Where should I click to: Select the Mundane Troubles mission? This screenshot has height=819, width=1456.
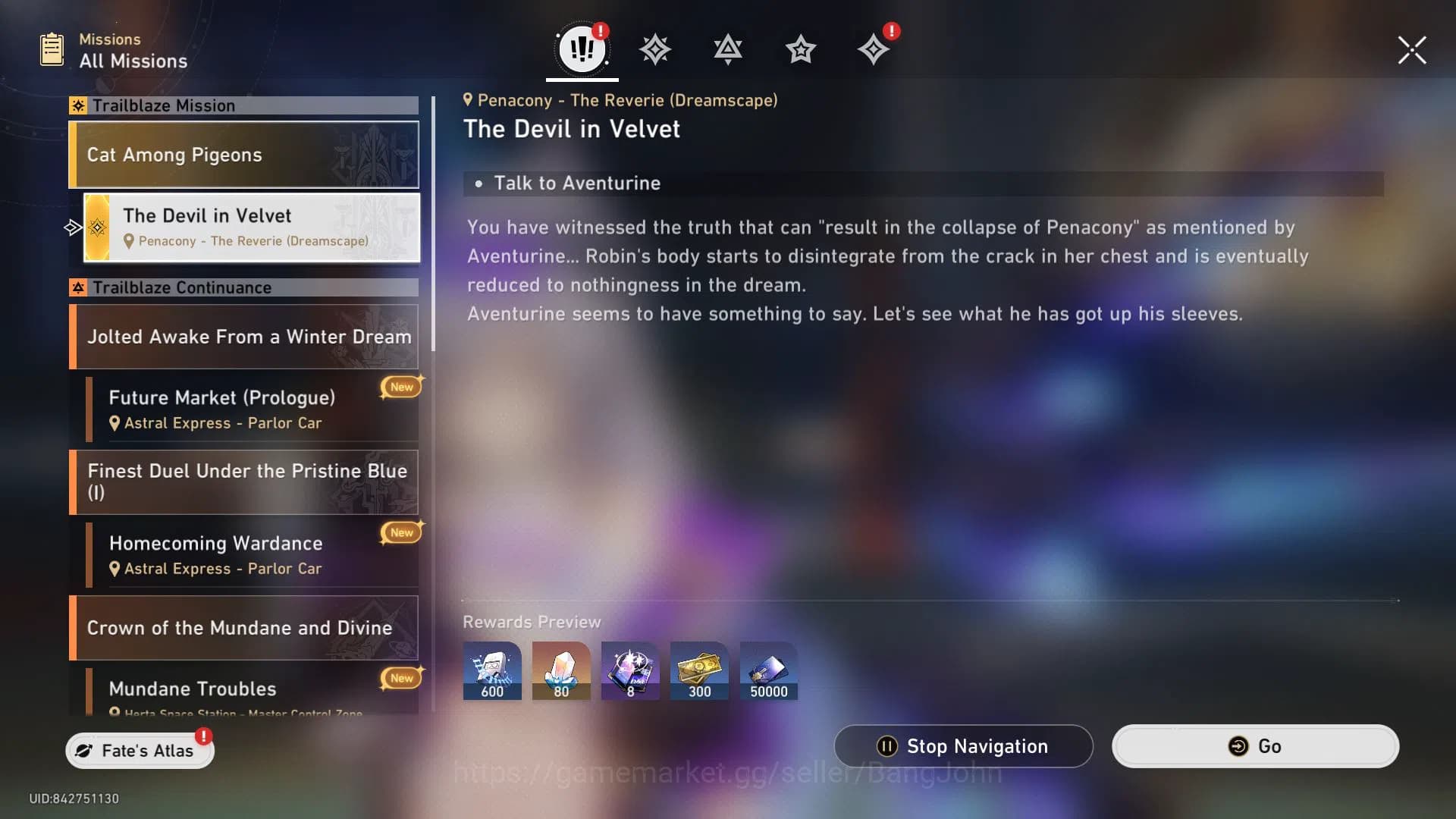pos(252,692)
